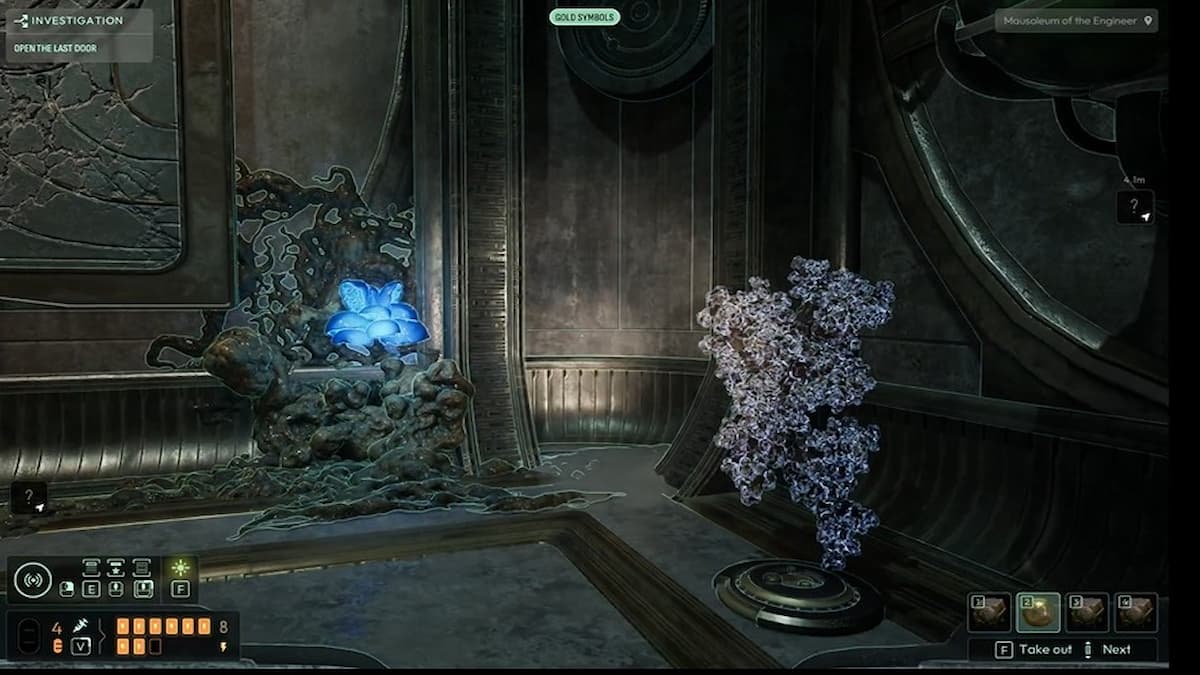Image resolution: width=1200 pixels, height=675 pixels.
Task: Select the Gold Symbols scan tag
Action: point(584,17)
